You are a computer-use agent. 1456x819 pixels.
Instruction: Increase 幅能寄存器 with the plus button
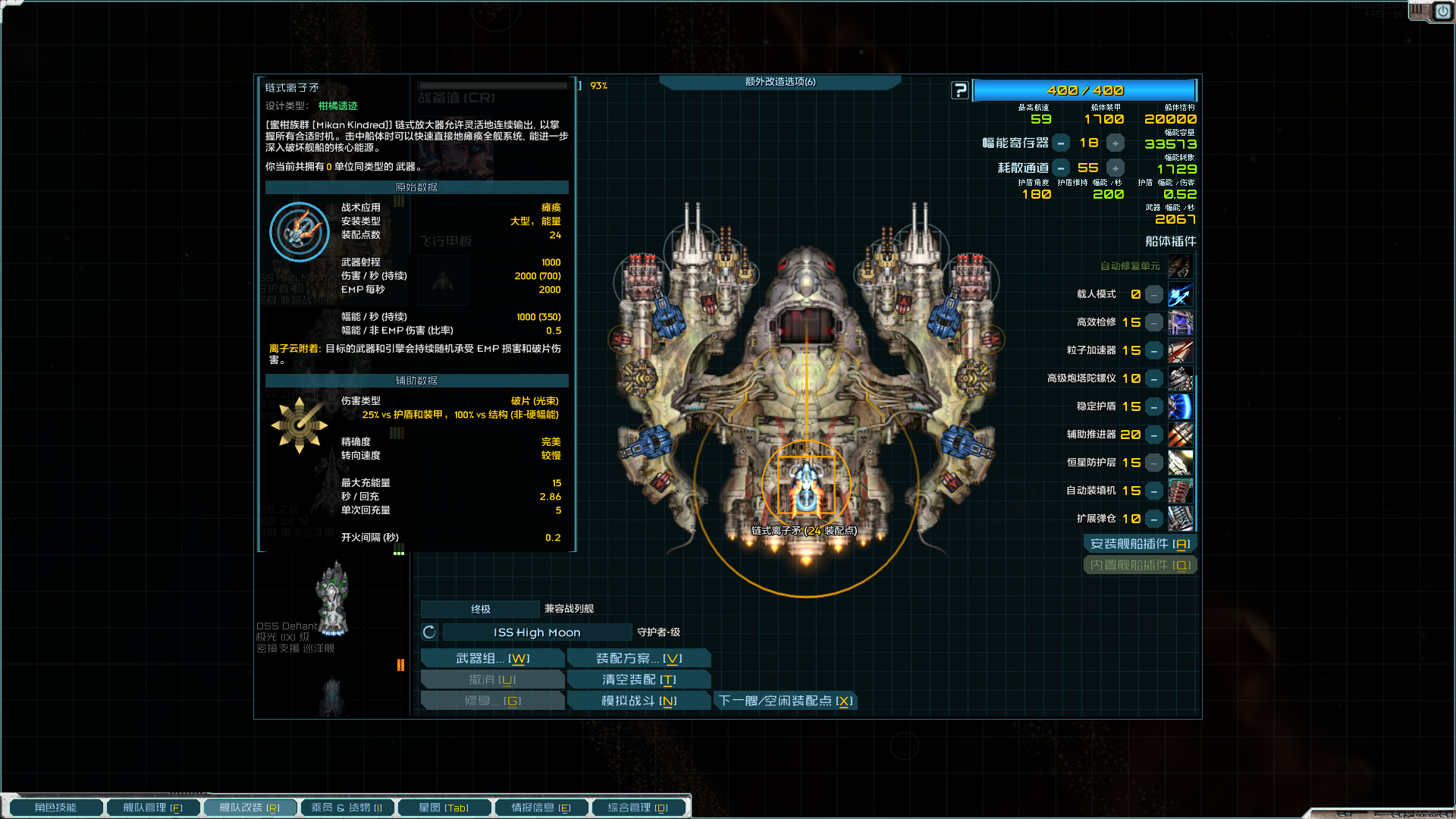point(1115,143)
